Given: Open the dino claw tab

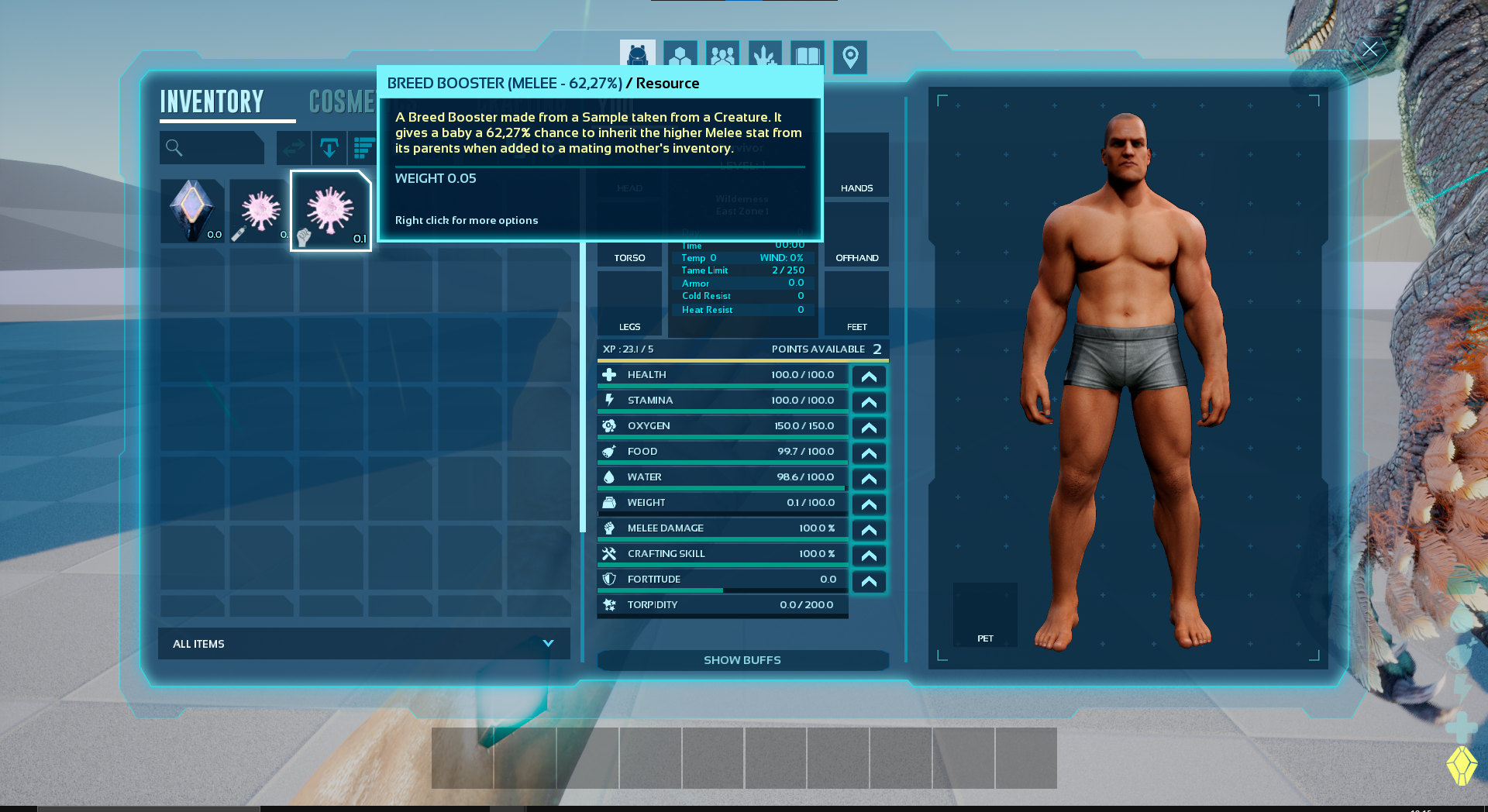Looking at the screenshot, I should [765, 57].
